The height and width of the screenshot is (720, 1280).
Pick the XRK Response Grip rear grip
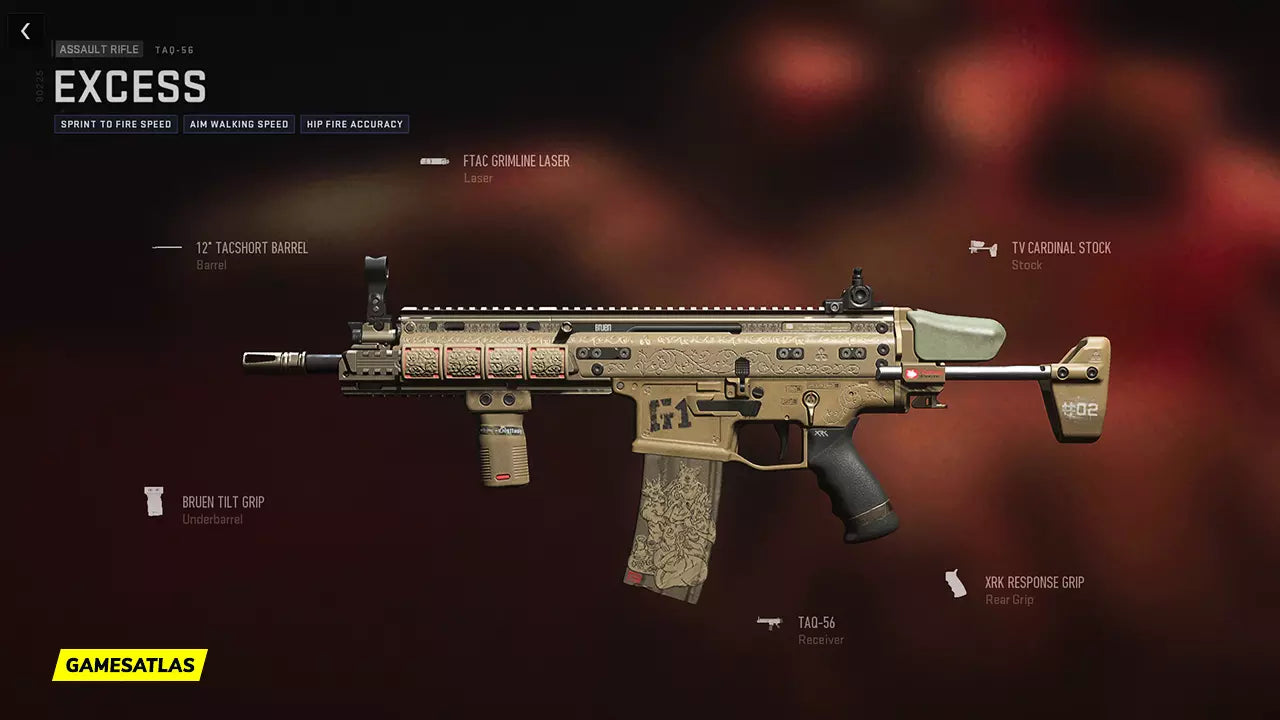coord(1033,583)
